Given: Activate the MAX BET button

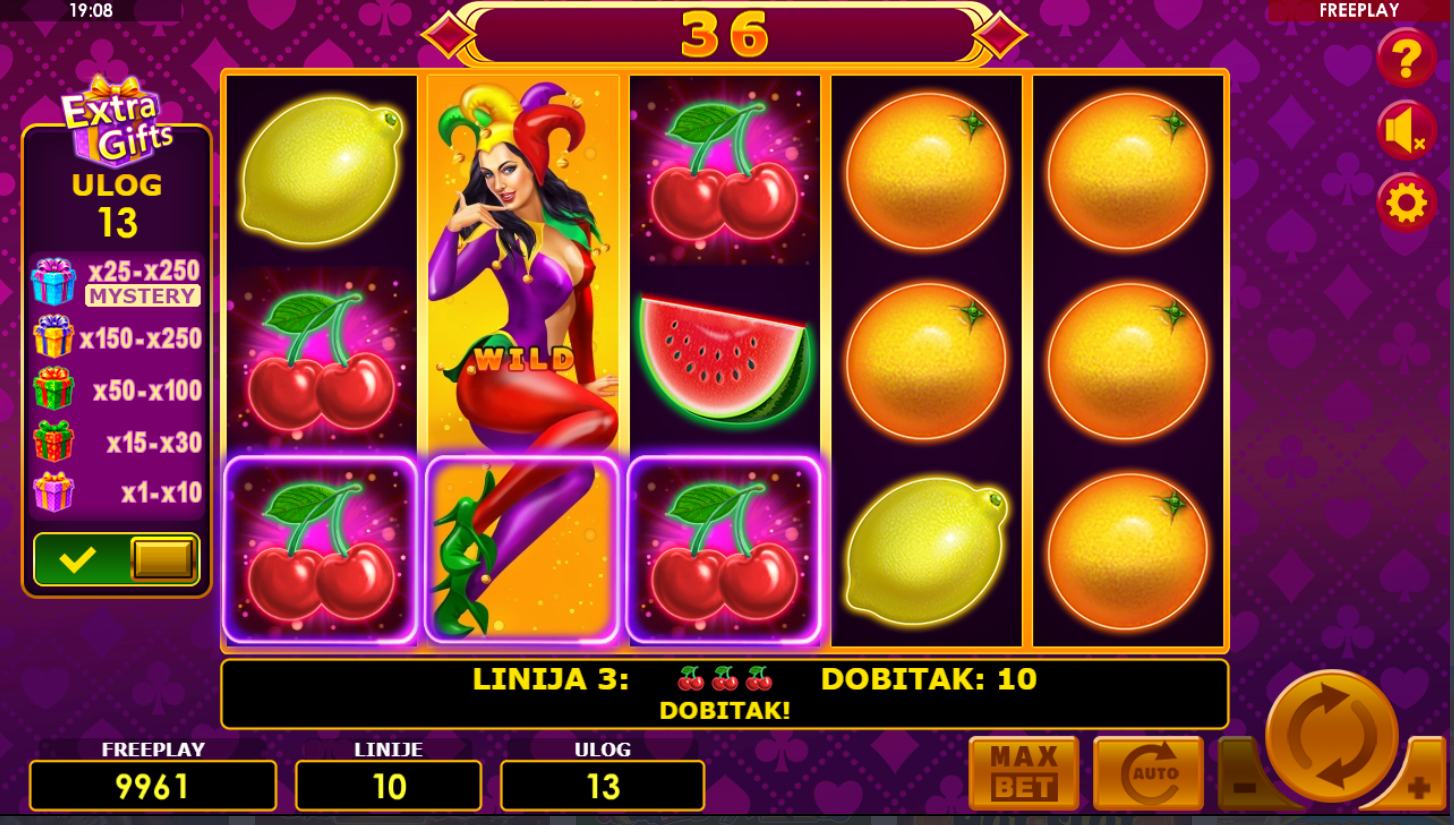Looking at the screenshot, I should point(1023,772).
